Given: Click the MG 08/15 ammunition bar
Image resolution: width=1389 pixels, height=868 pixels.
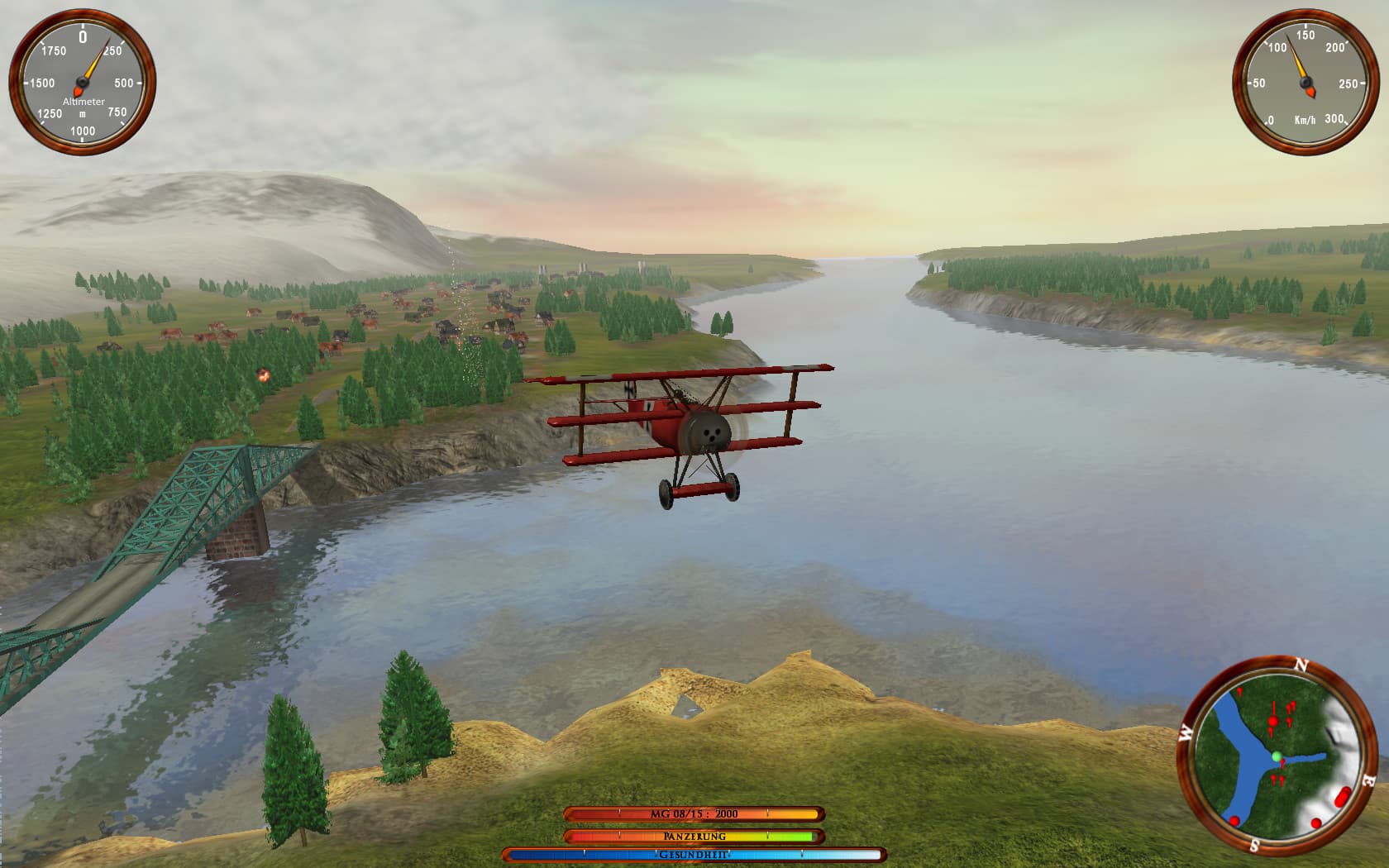Looking at the screenshot, I should point(694,813).
